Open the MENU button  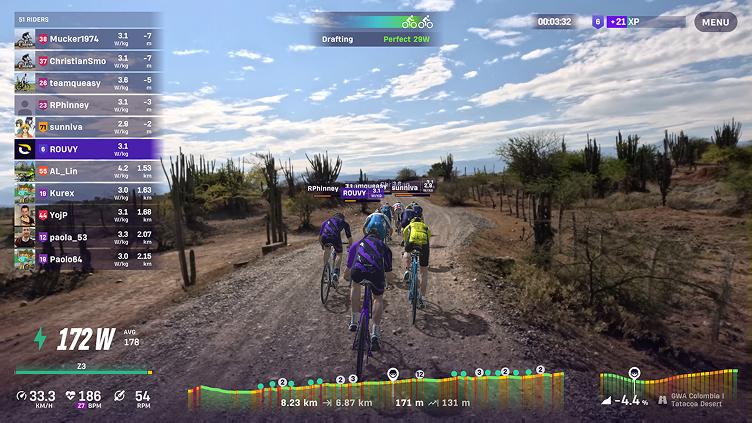(x=715, y=21)
